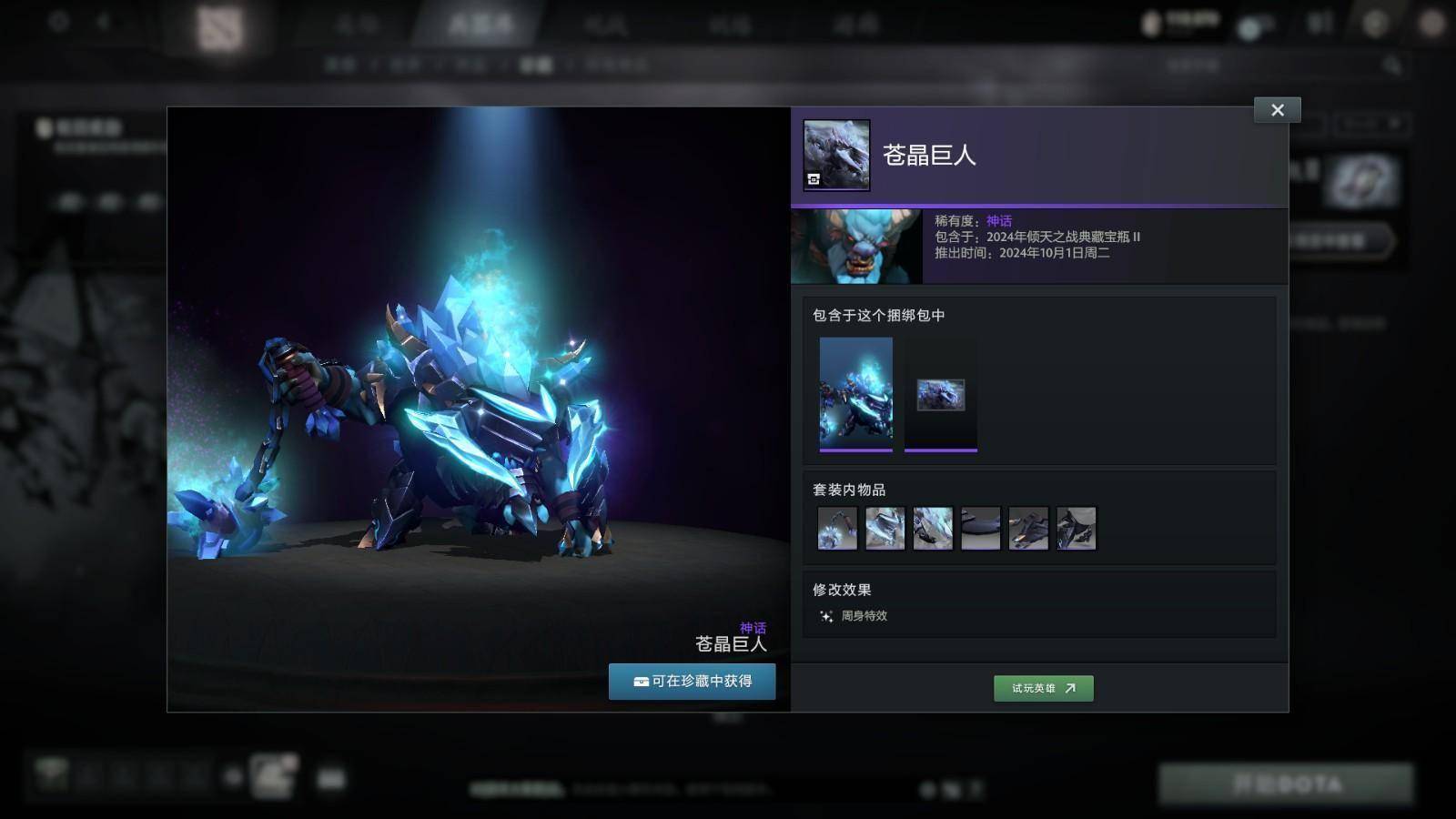The width and height of the screenshot is (1456, 819).
Task: Close the item detail popup
Action: point(1277,110)
